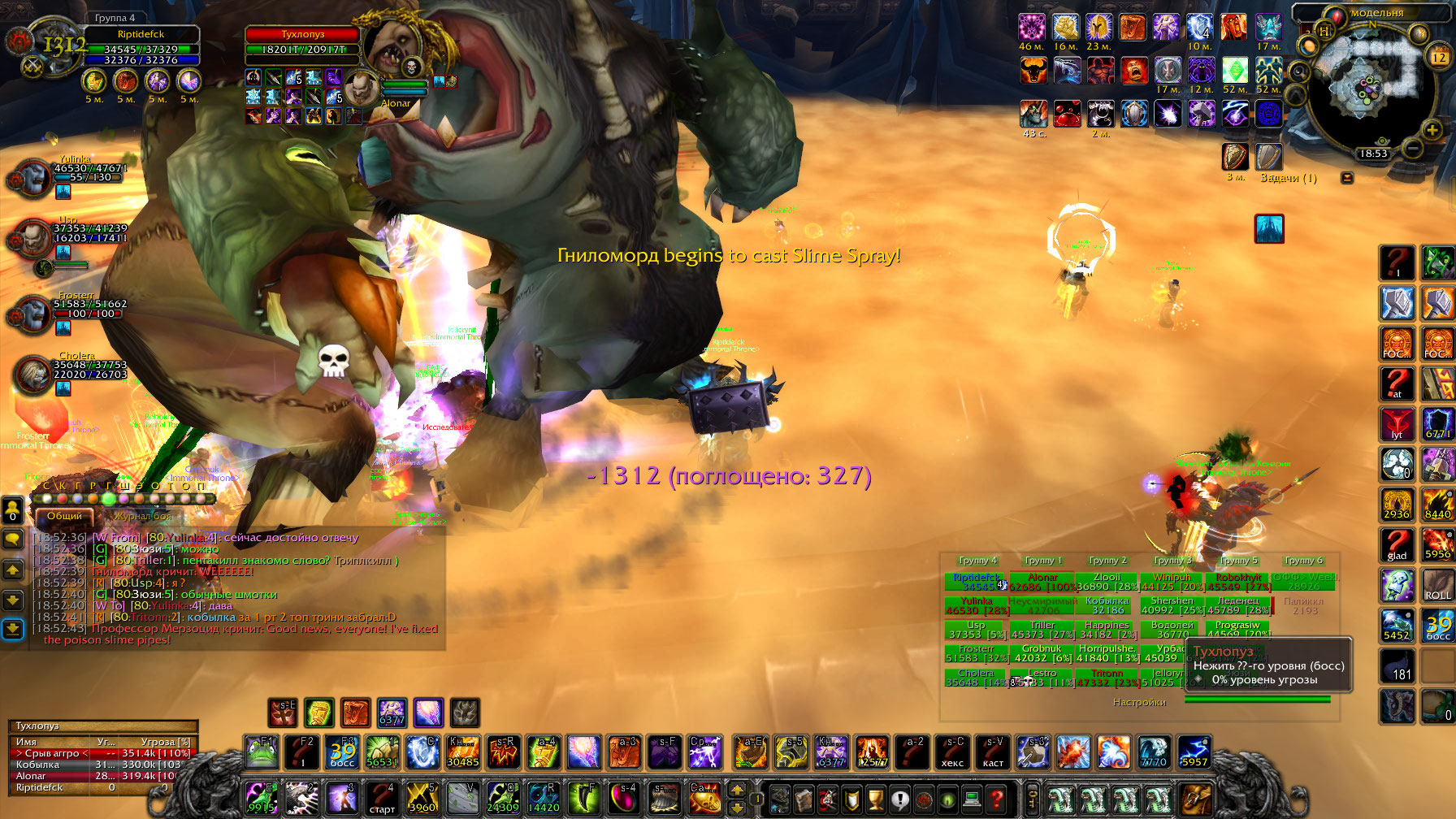Screen dimensions: 1456x819
Task: Trigger the "каст" macro slot
Action: click(x=993, y=752)
